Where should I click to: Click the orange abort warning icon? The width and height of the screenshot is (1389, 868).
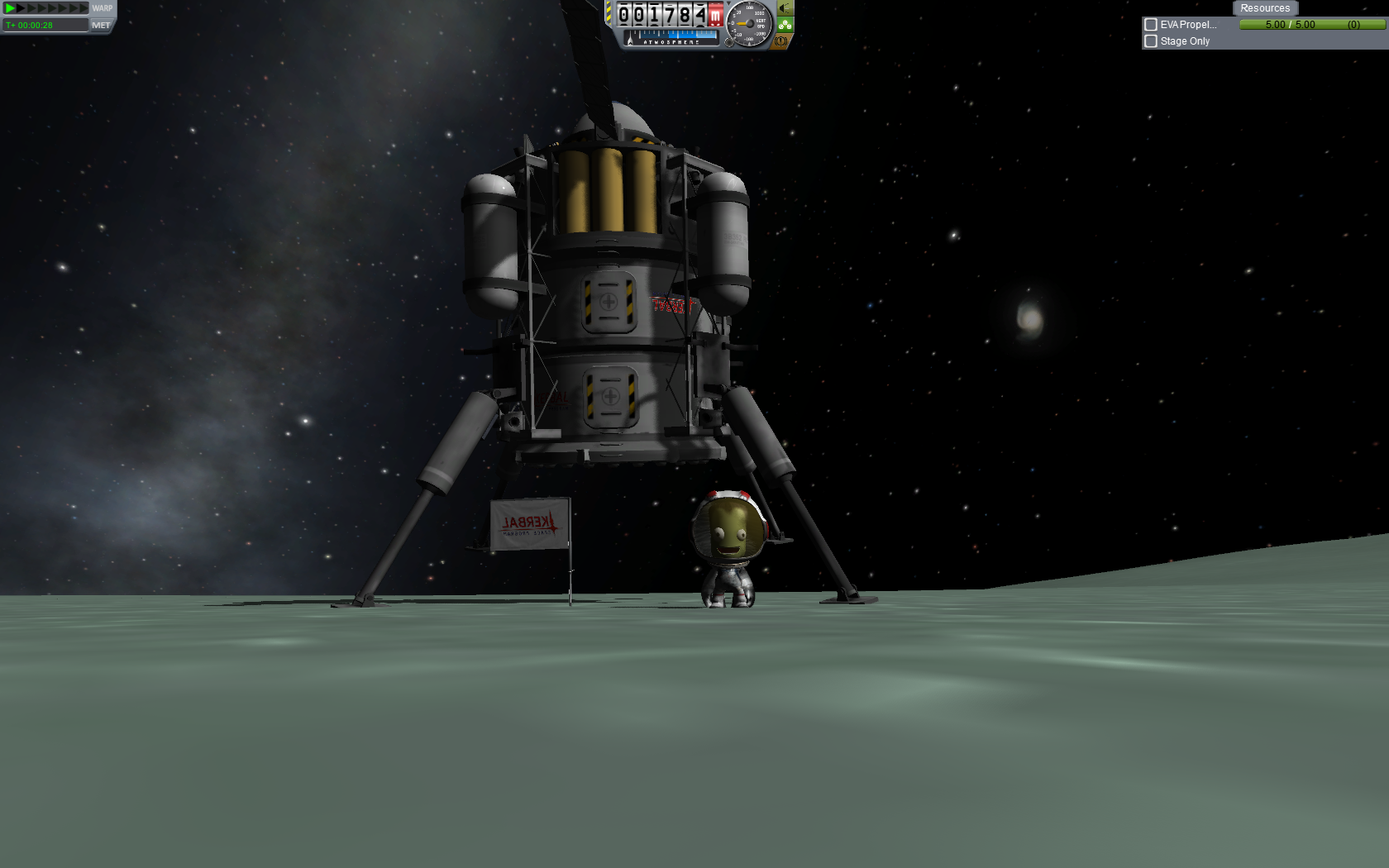coord(780,41)
